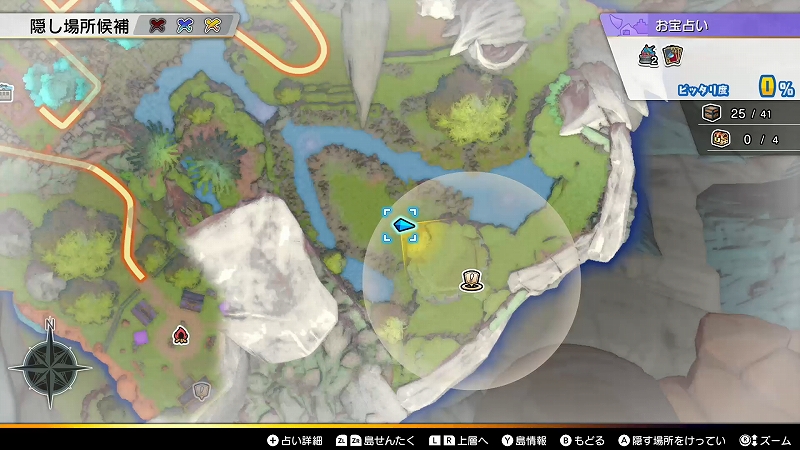Click the grey shield marker on map

pos(201,389)
